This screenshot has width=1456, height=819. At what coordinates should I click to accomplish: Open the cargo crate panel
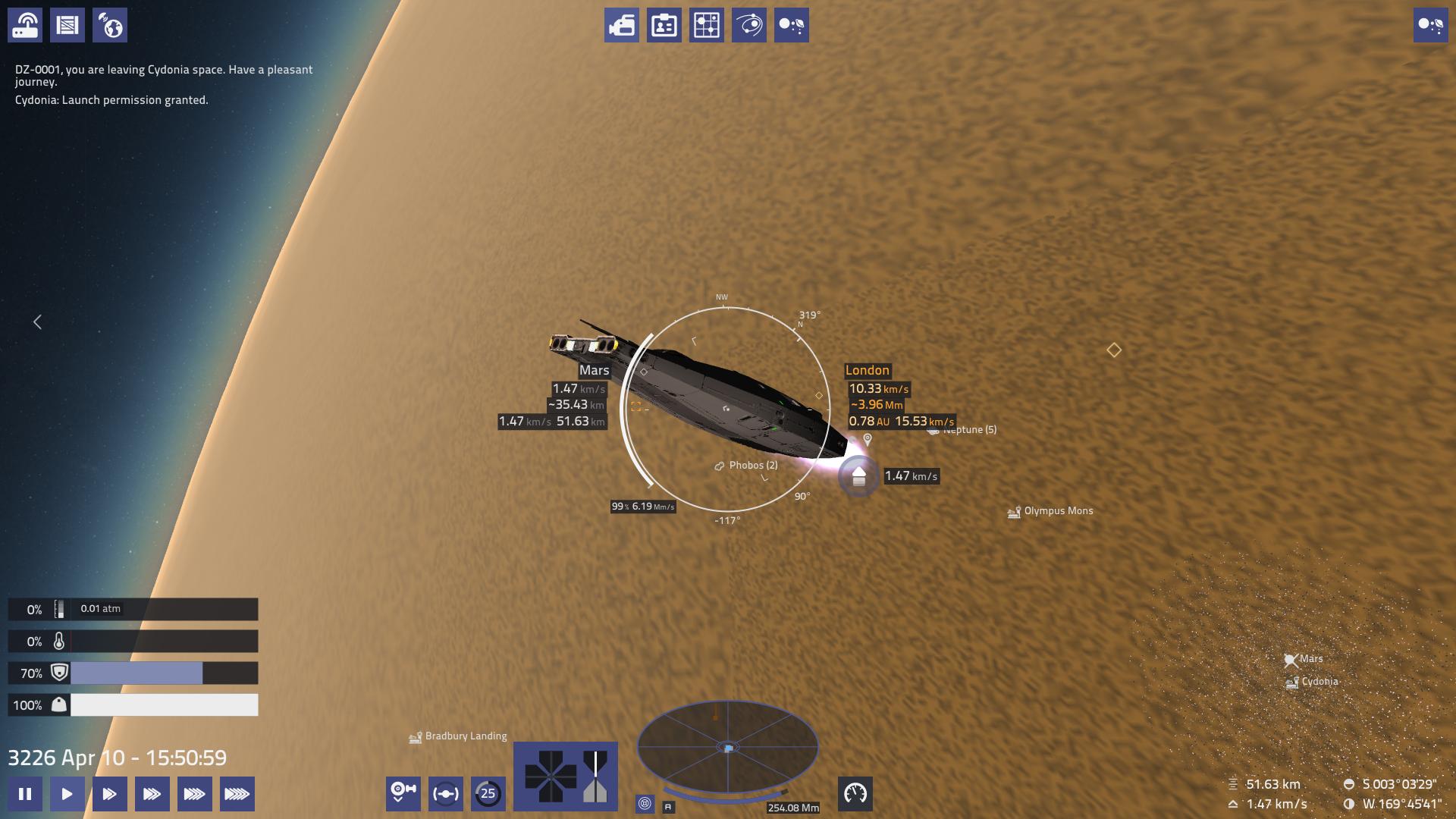(x=67, y=25)
